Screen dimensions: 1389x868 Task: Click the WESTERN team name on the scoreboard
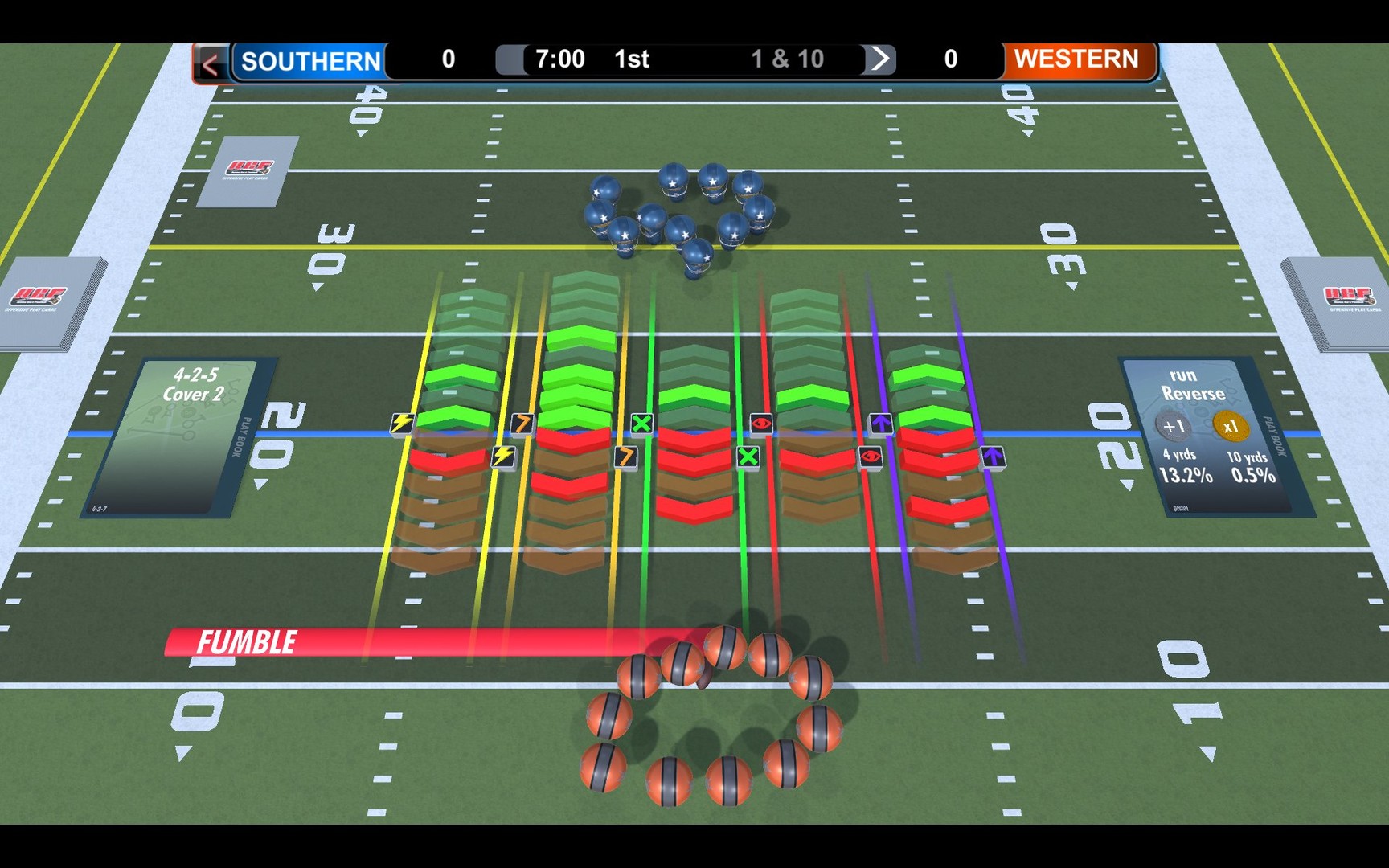coord(1076,58)
